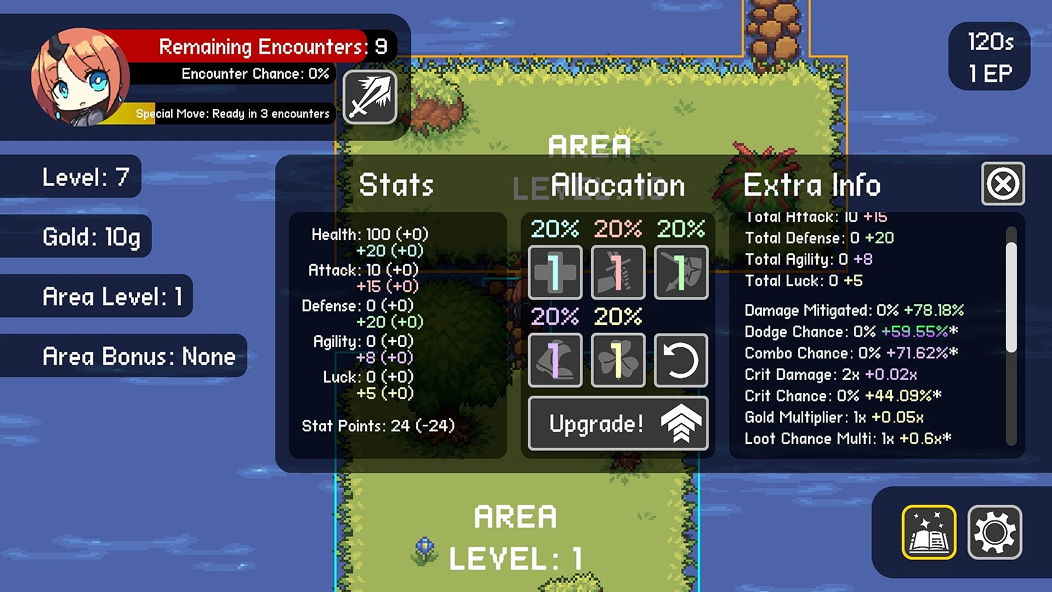
Task: Activate the special move sword icon
Action: click(x=370, y=97)
